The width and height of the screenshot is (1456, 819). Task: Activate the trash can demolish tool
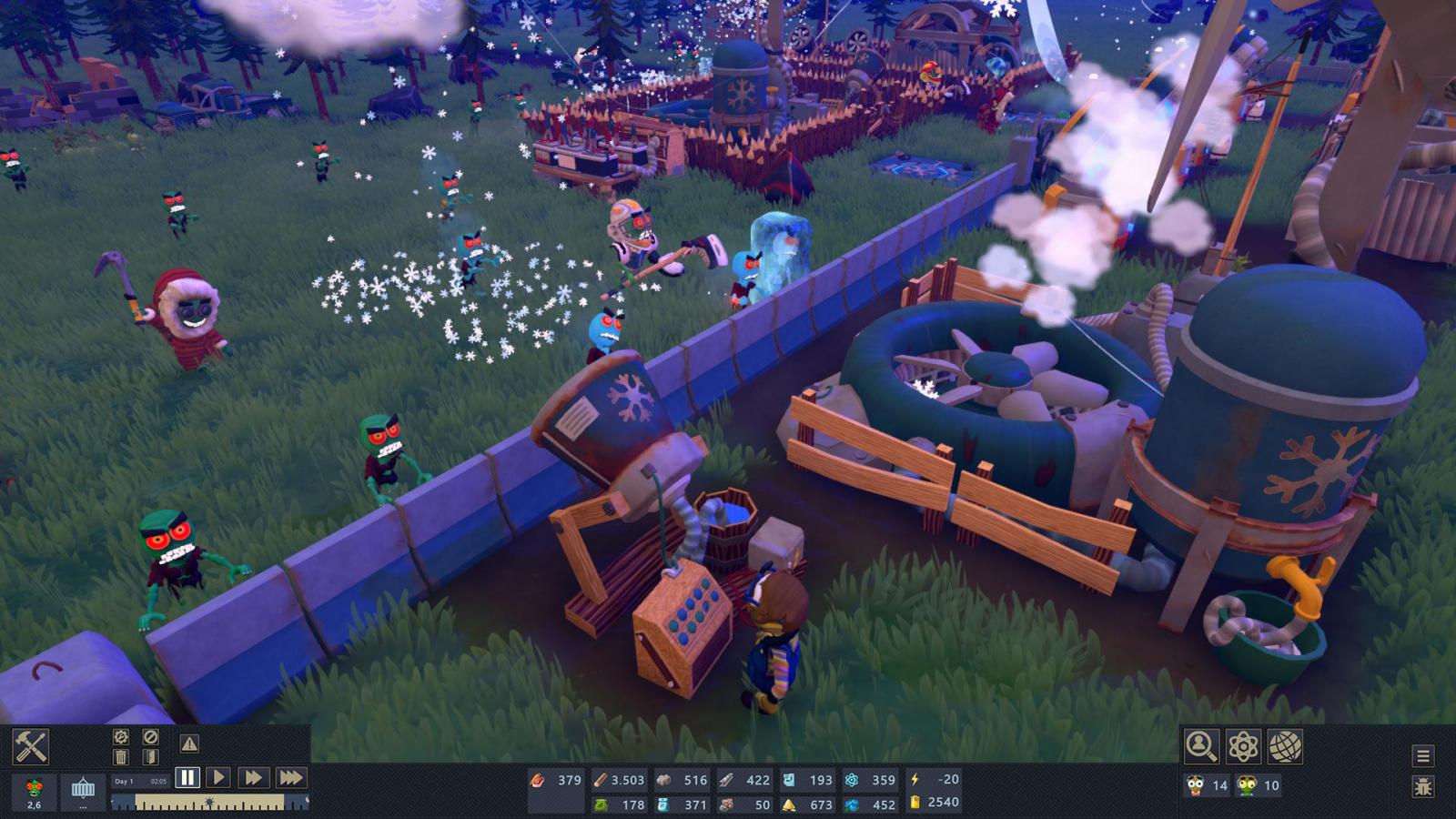point(121,757)
